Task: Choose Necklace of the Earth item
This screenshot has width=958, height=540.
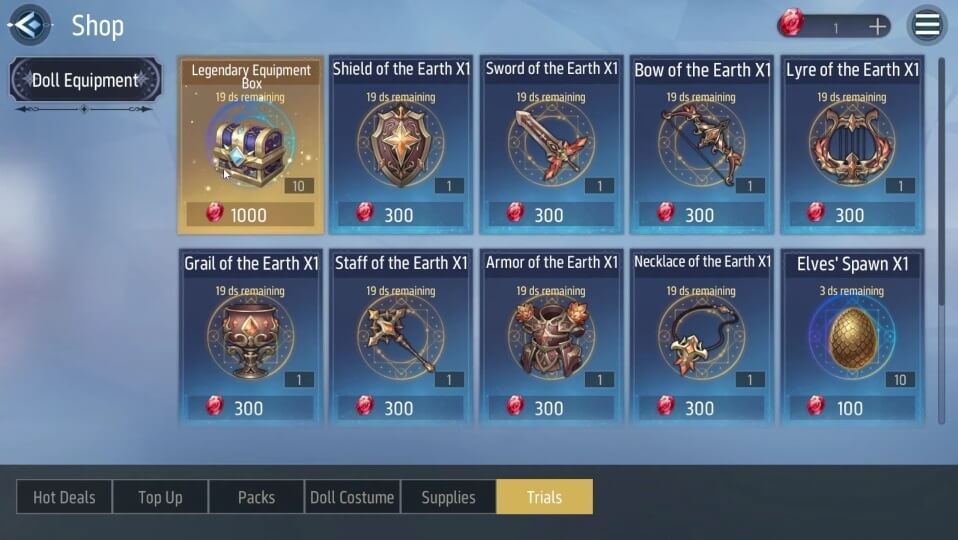Action: [x=702, y=338]
